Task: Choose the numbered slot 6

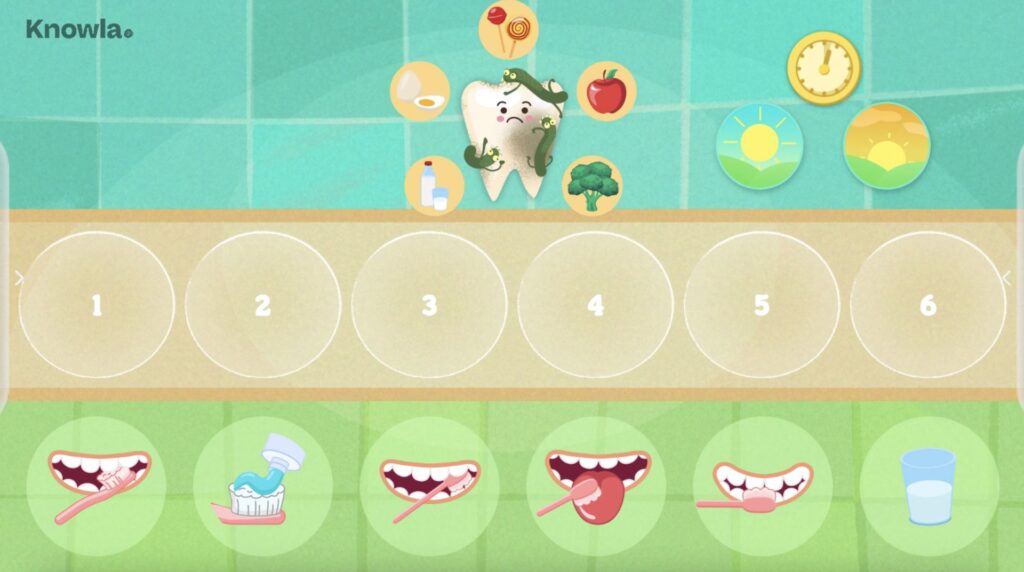Action: pyautogui.click(x=928, y=305)
